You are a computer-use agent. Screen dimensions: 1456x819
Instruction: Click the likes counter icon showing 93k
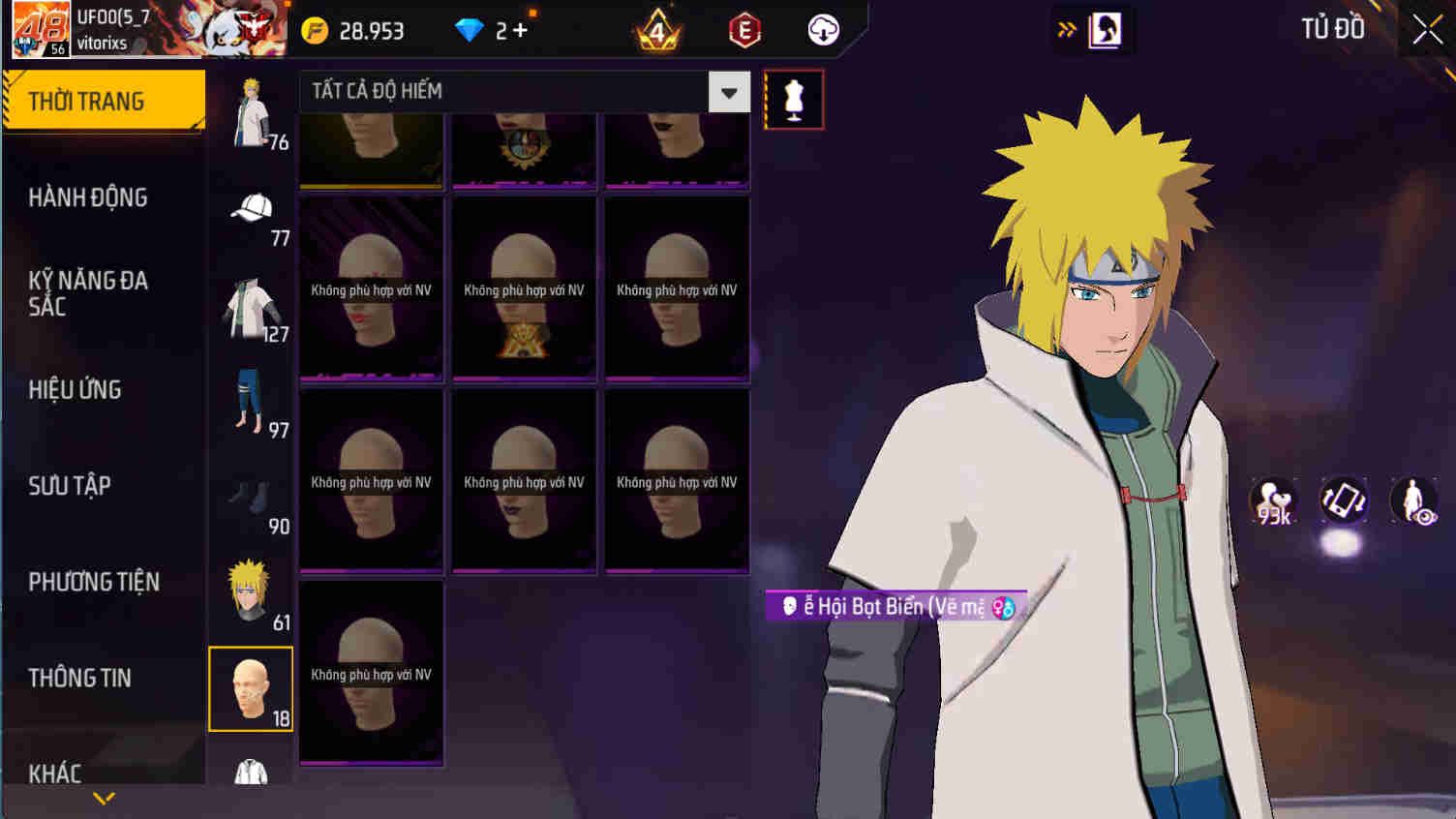(x=1272, y=499)
